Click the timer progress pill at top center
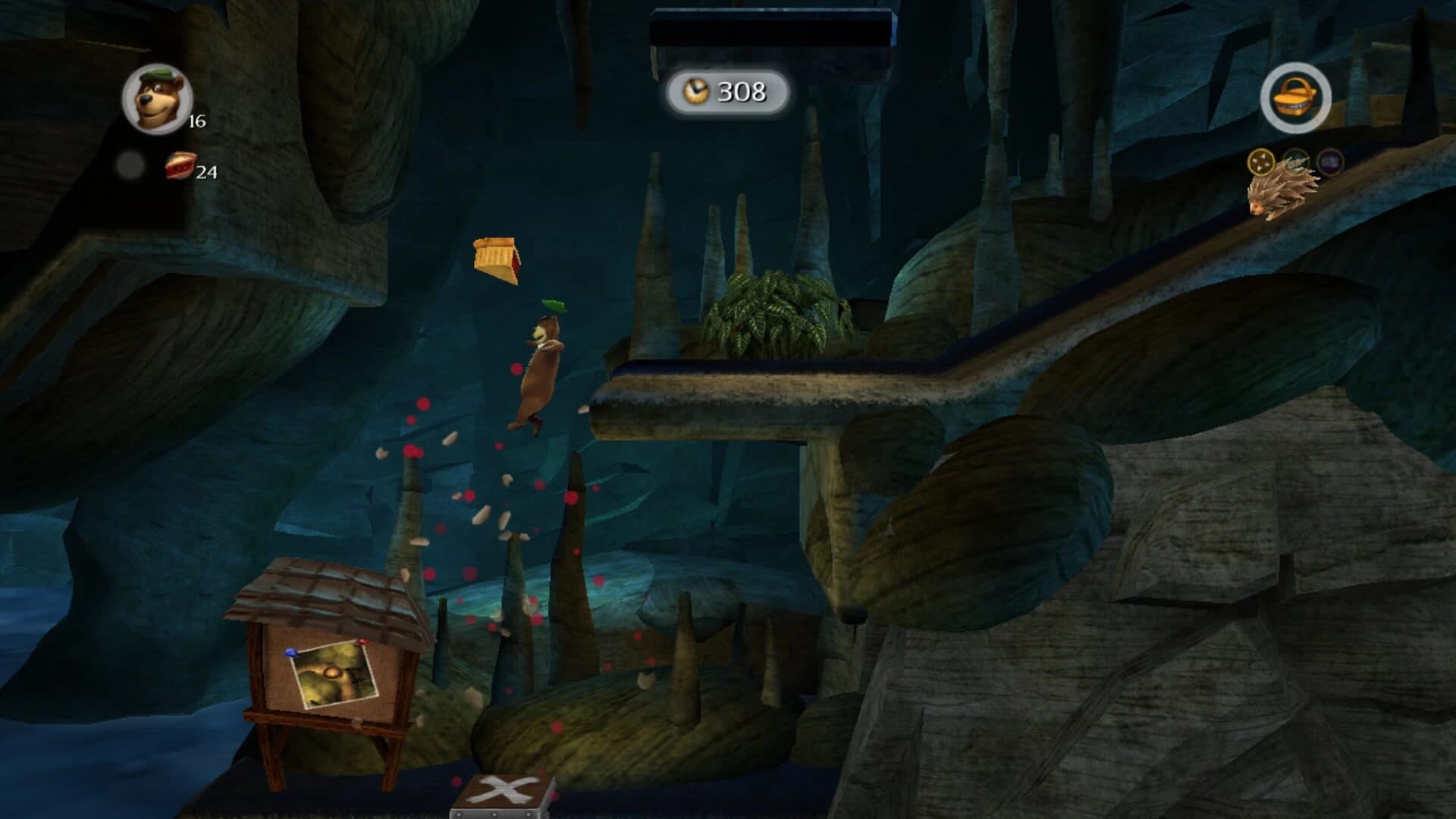This screenshot has height=819, width=1456. point(730,93)
